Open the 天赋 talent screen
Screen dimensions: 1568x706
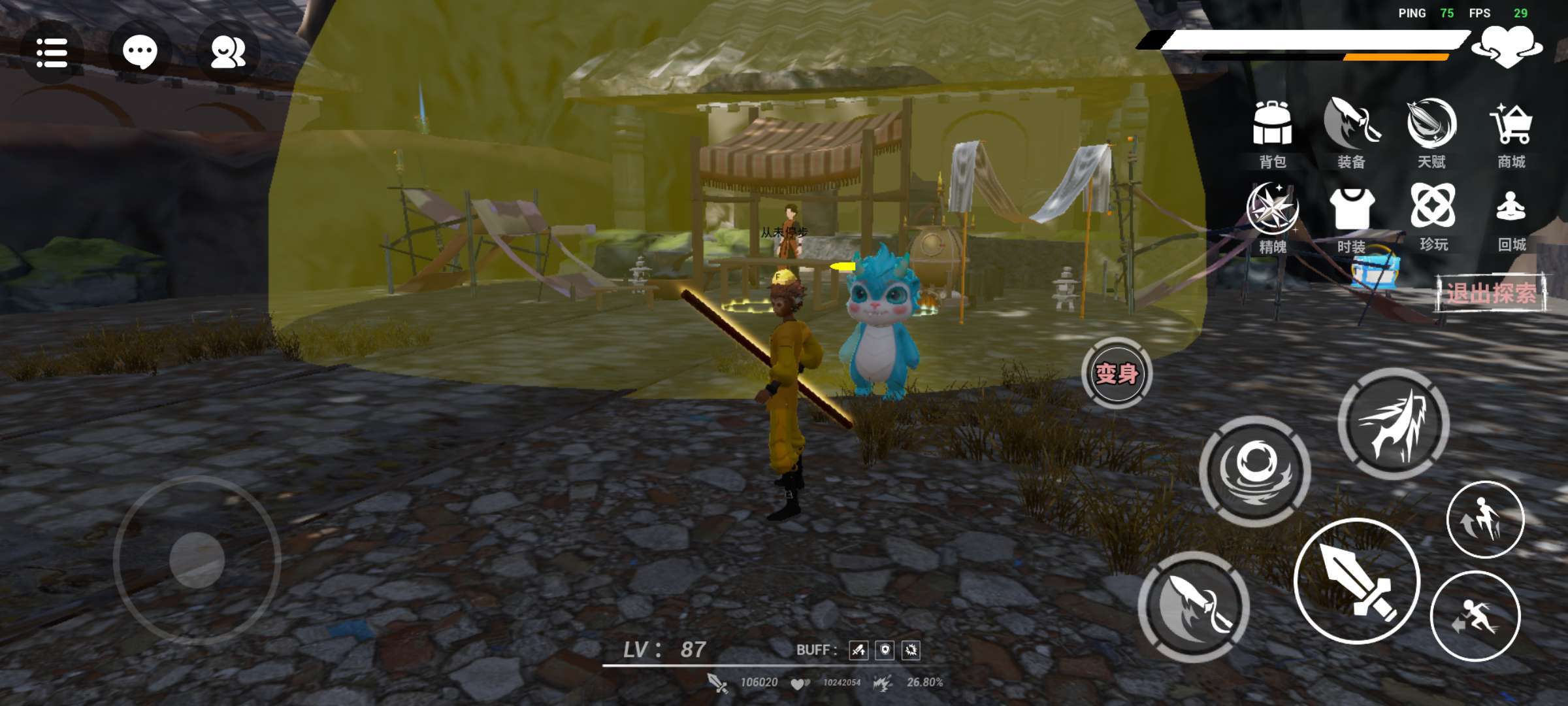[1431, 133]
